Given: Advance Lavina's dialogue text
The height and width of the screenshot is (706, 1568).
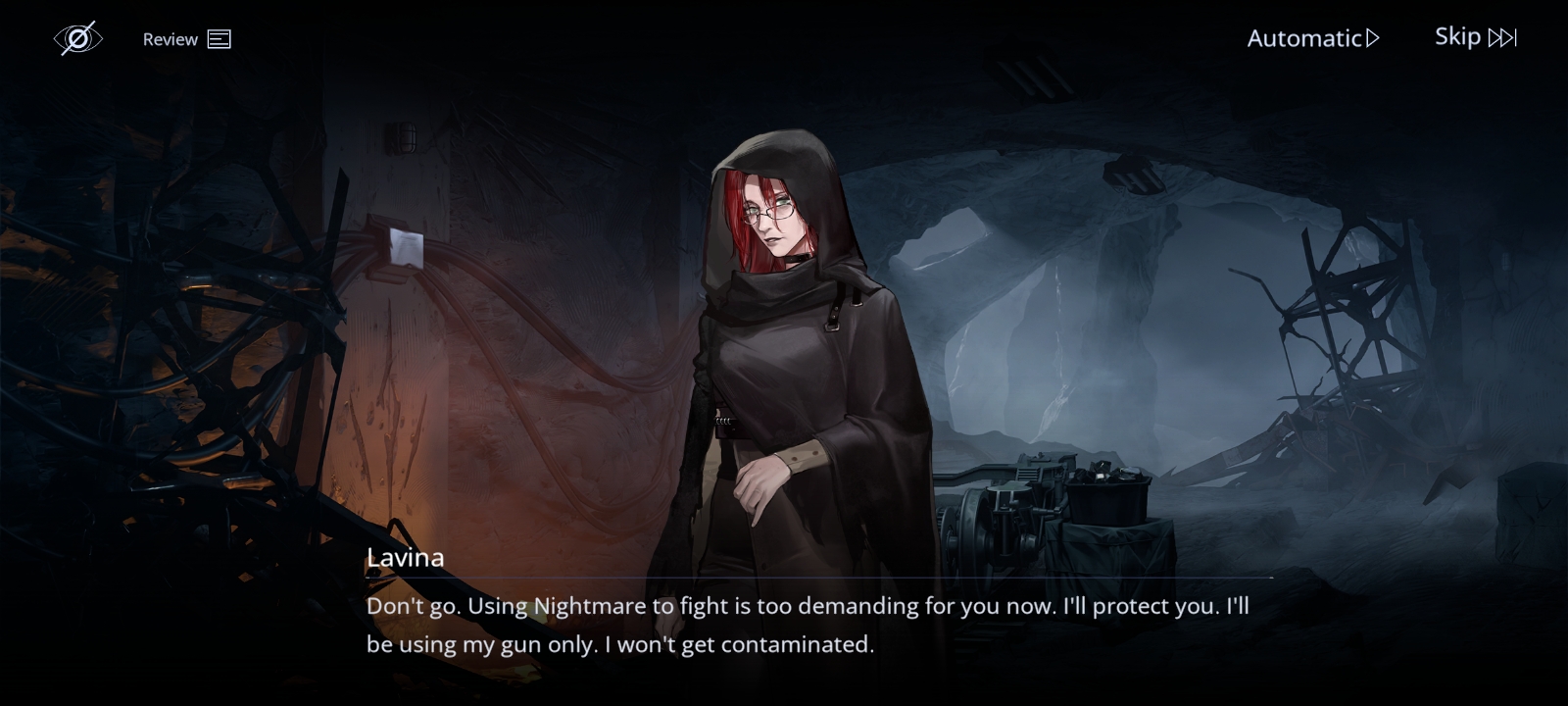Looking at the screenshot, I should click(807, 625).
